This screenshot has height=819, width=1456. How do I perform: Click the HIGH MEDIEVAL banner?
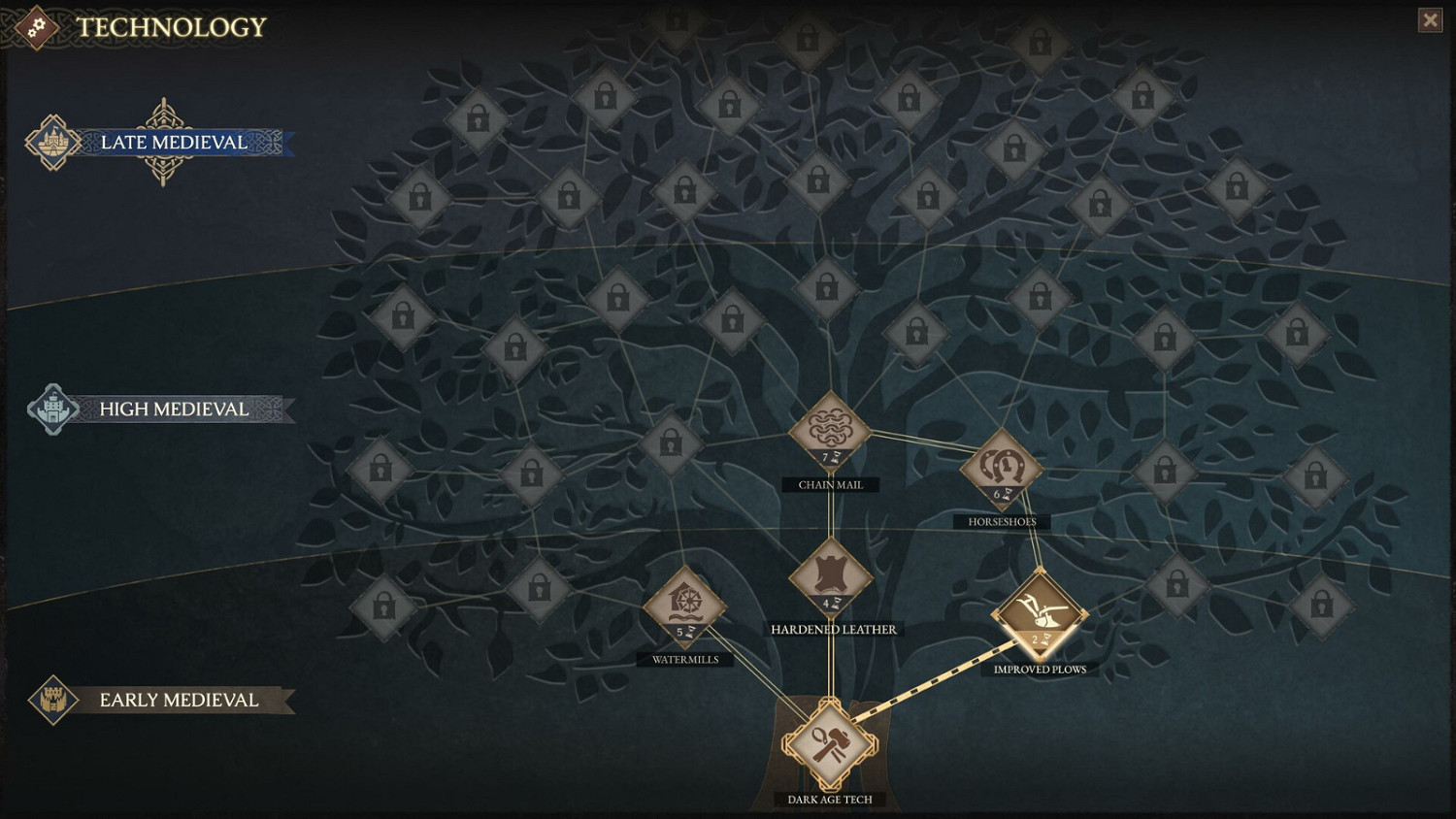(173, 409)
